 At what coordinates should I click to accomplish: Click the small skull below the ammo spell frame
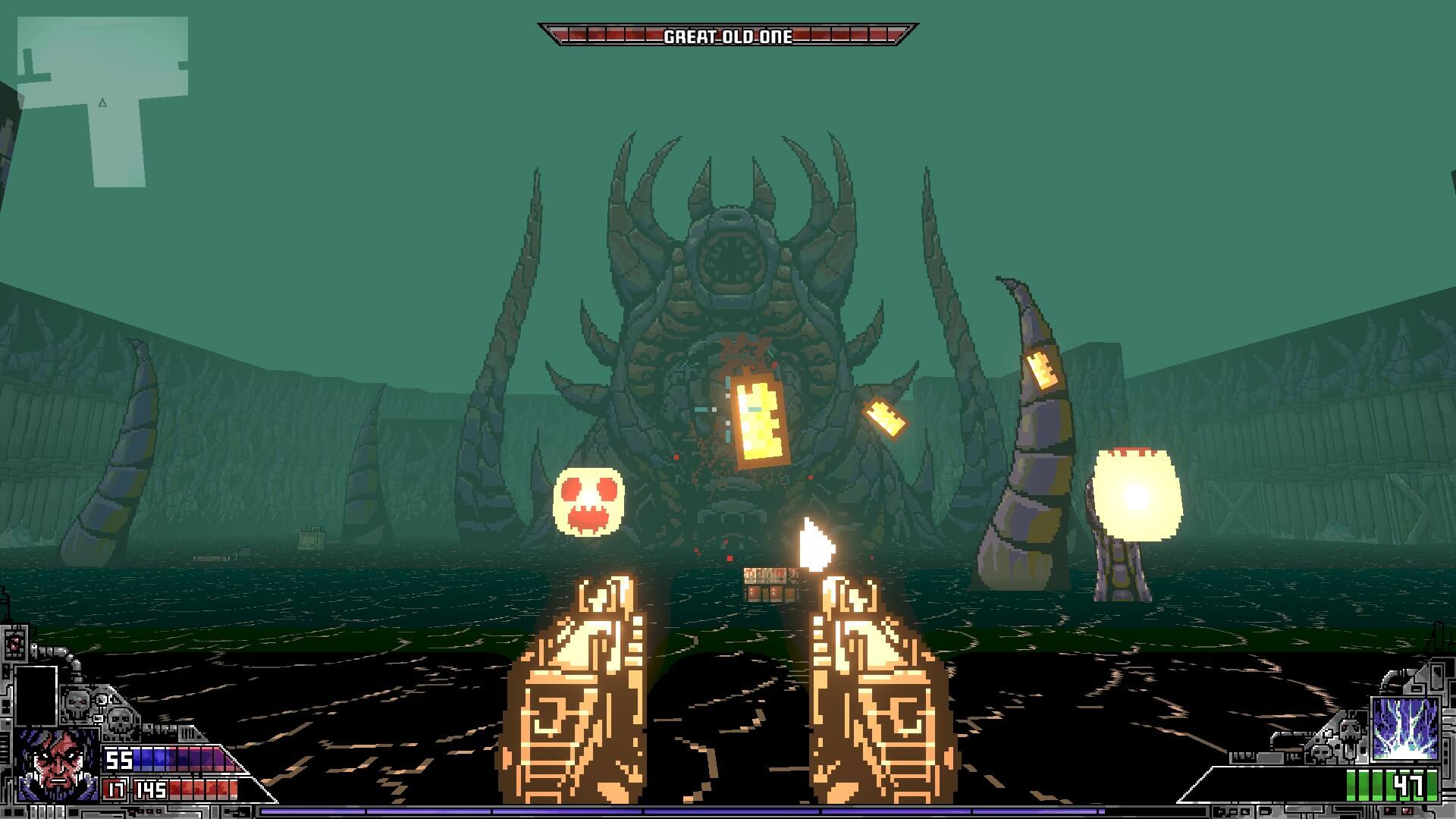point(1321,752)
